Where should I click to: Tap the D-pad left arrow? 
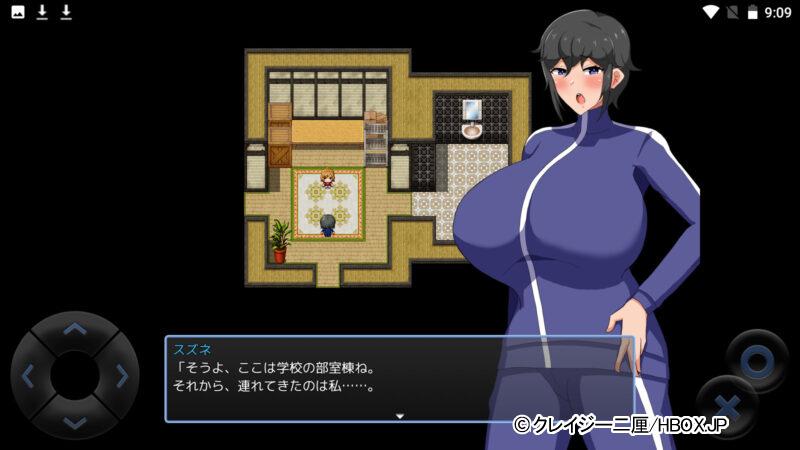pyautogui.click(x=28, y=376)
